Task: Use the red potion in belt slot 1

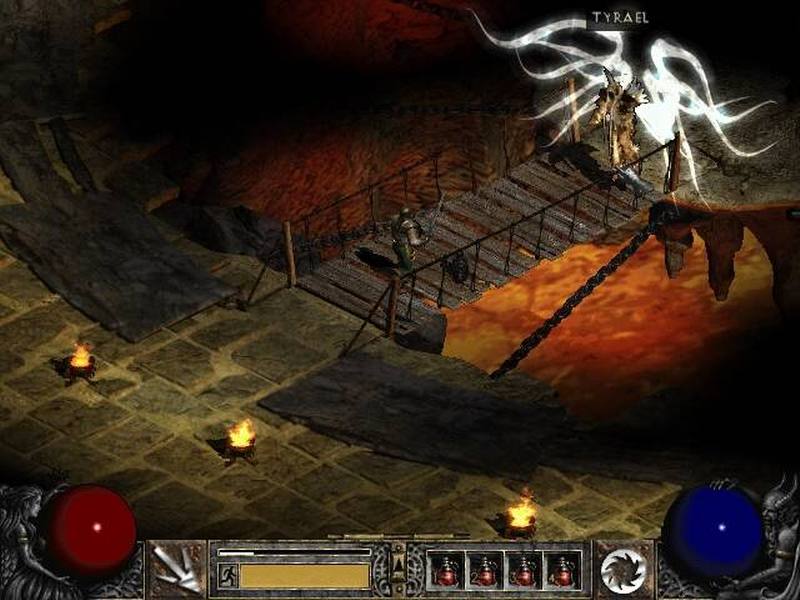Action: [446, 571]
